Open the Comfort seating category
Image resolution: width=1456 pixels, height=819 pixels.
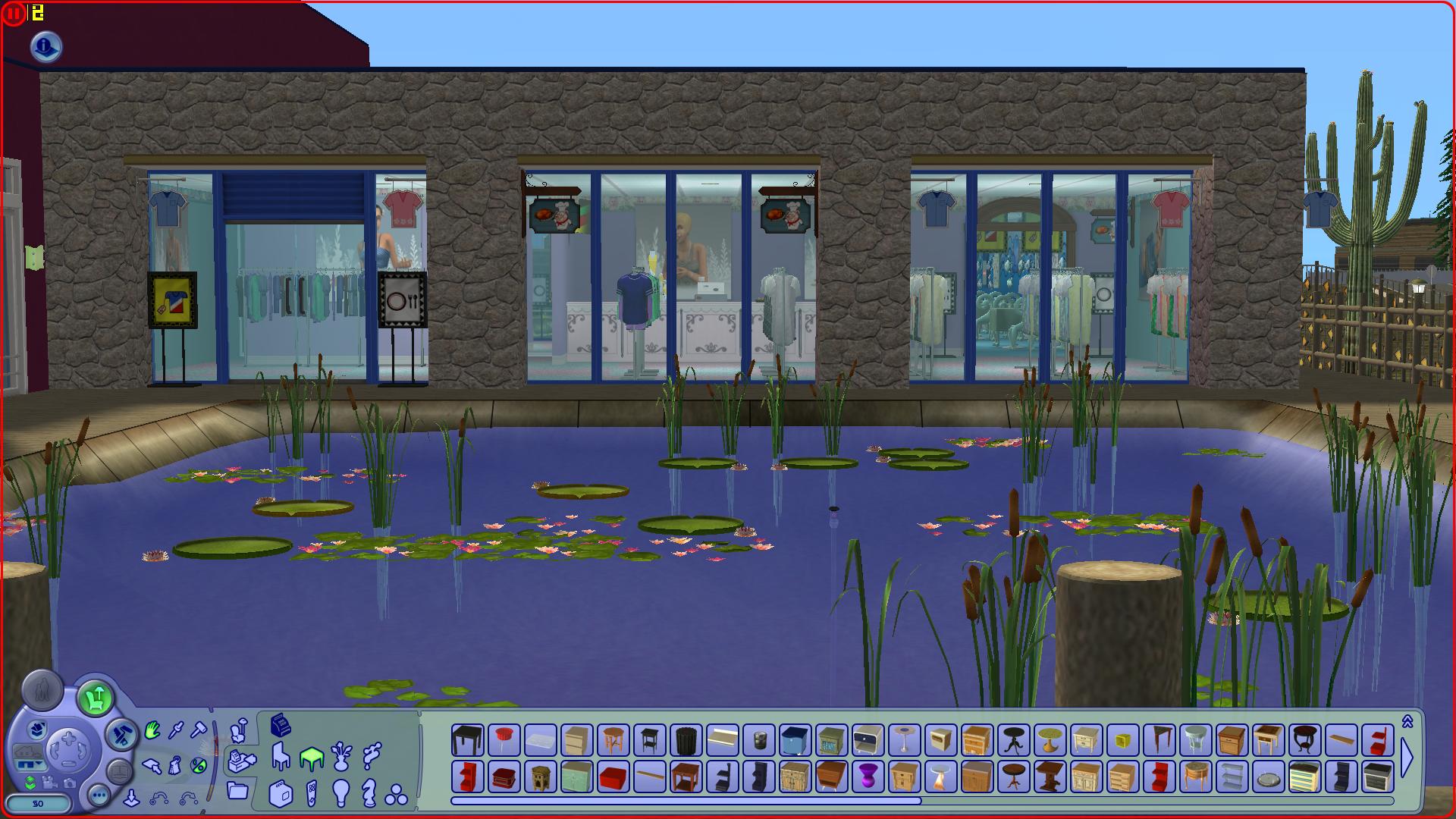coord(280,757)
